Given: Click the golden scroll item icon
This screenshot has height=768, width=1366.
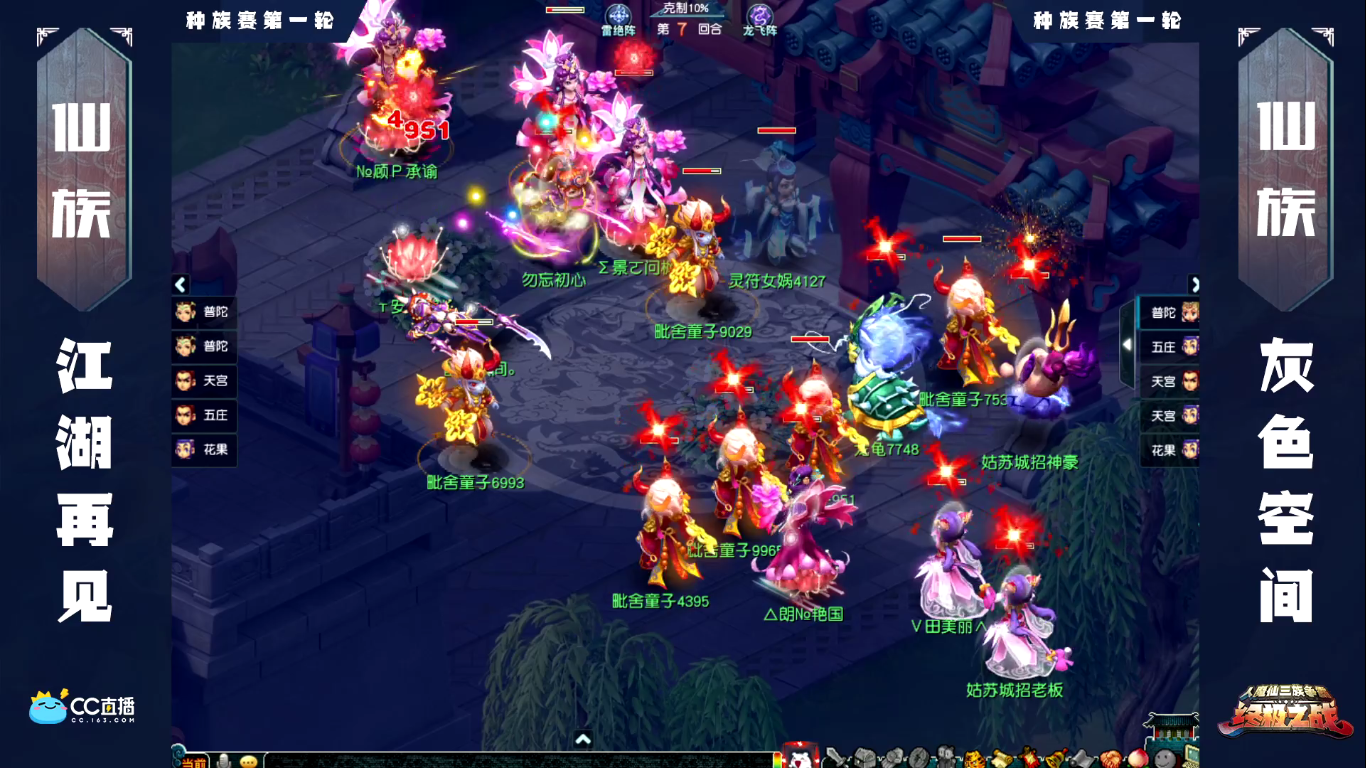Looking at the screenshot, I should point(1001,757).
